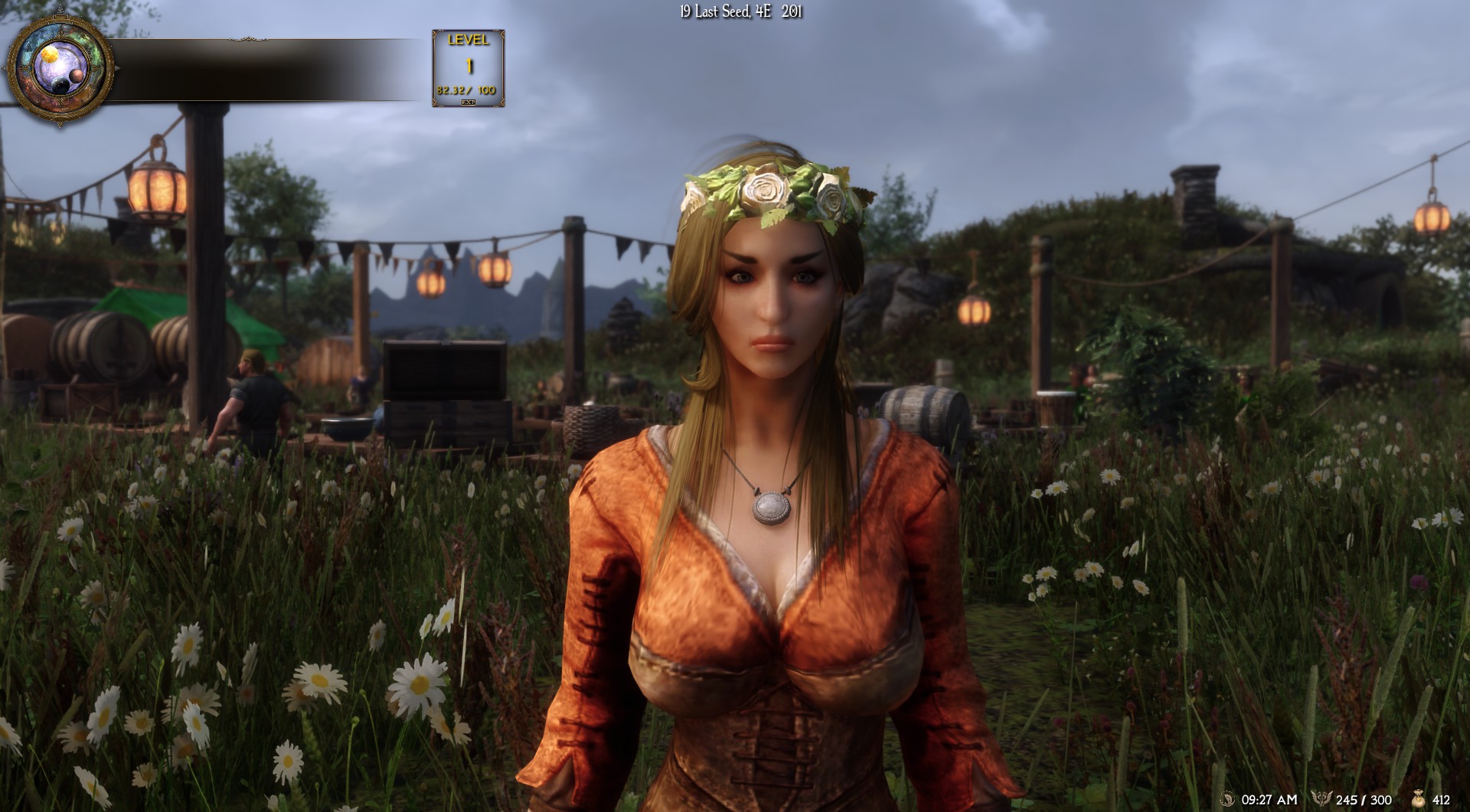Click the carry weight icon

coord(1320,799)
